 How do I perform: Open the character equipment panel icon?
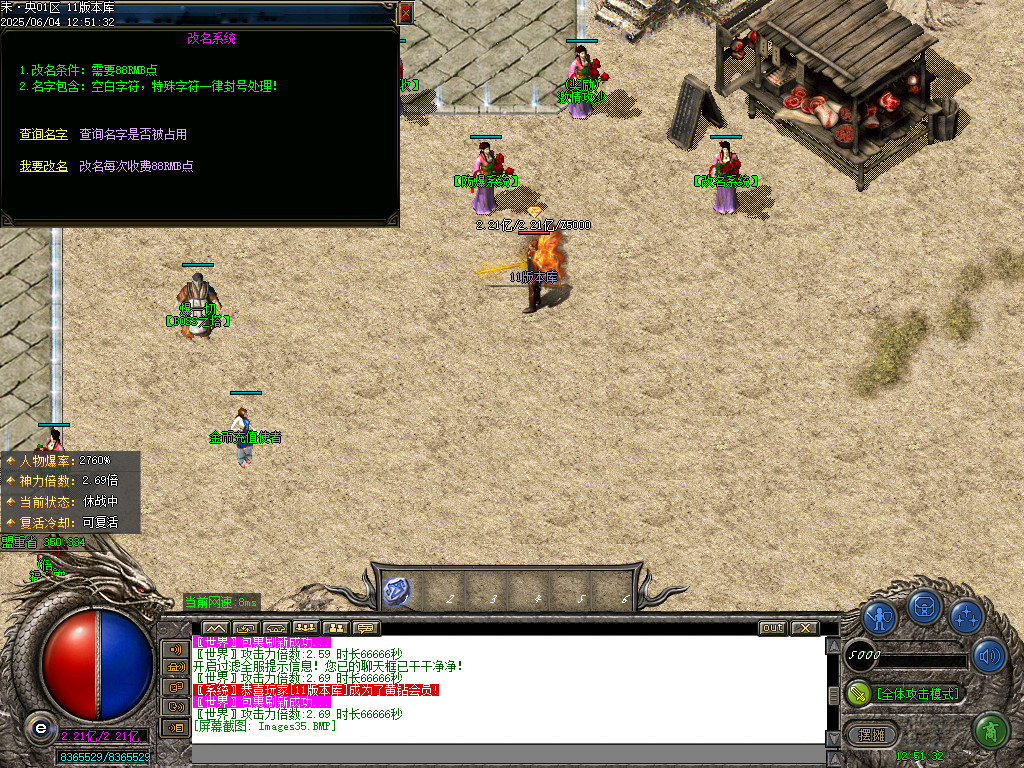(879, 617)
